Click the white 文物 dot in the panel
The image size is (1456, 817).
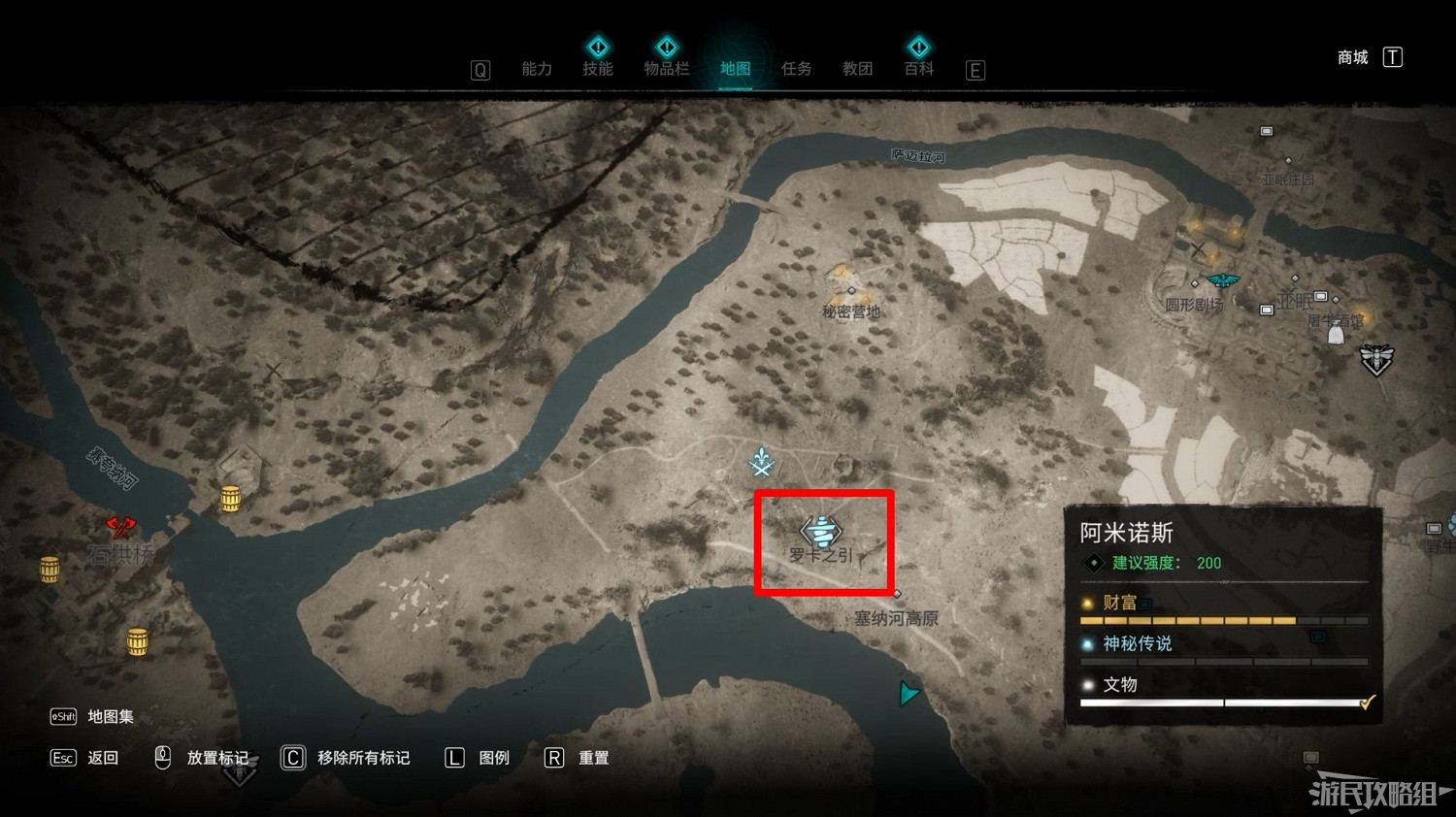[1087, 684]
